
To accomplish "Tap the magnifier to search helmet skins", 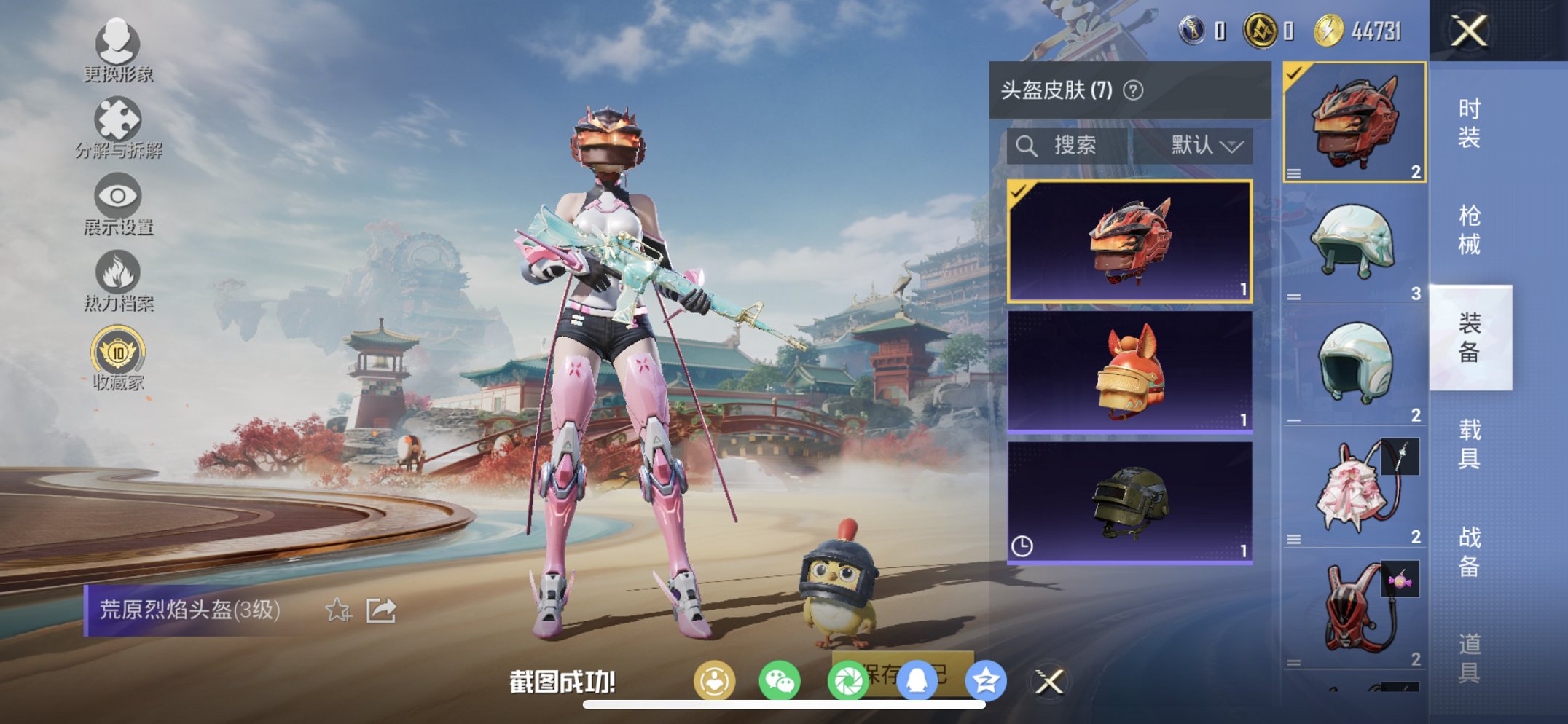I will (x=1027, y=145).
